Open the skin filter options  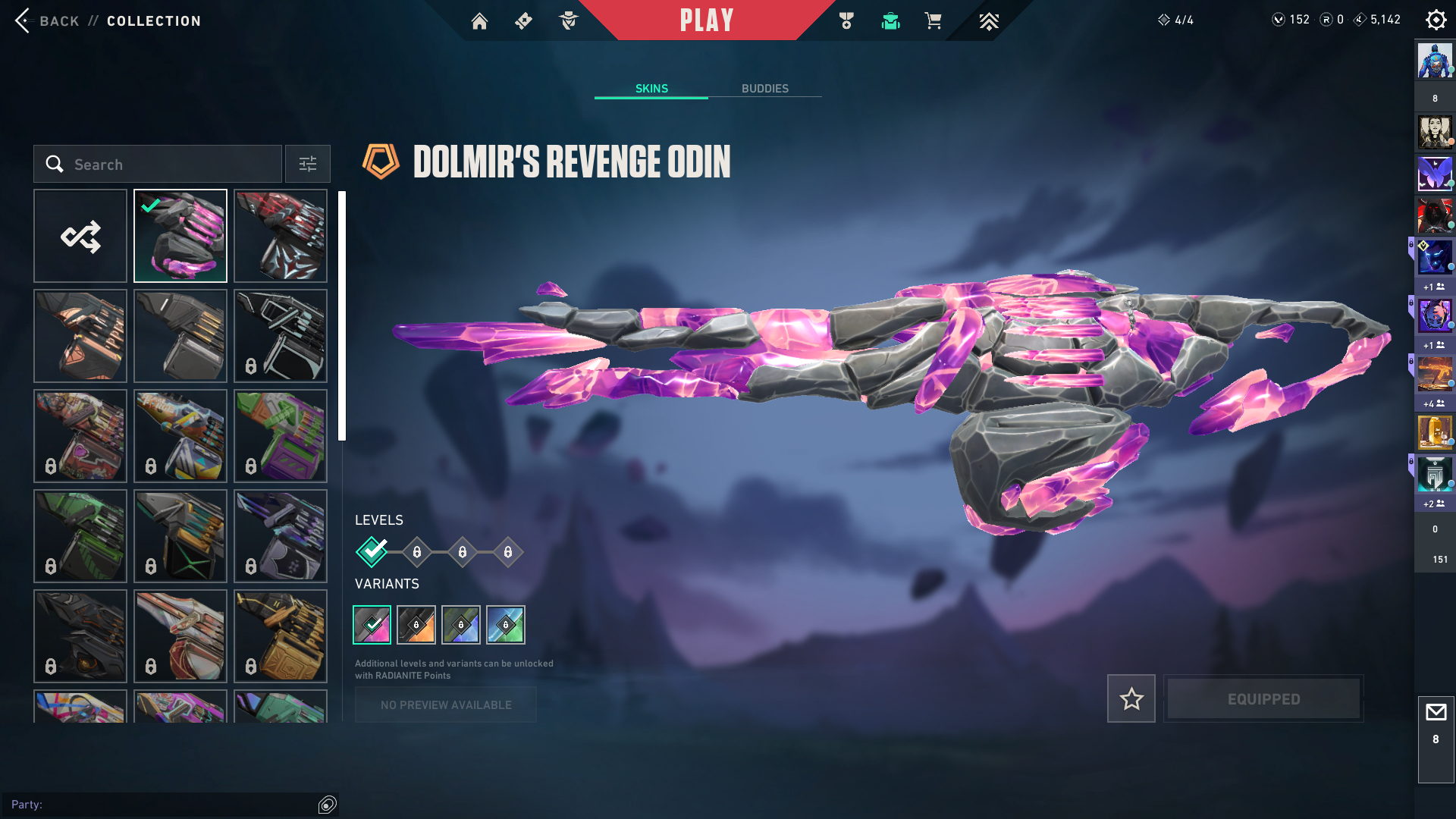(307, 164)
